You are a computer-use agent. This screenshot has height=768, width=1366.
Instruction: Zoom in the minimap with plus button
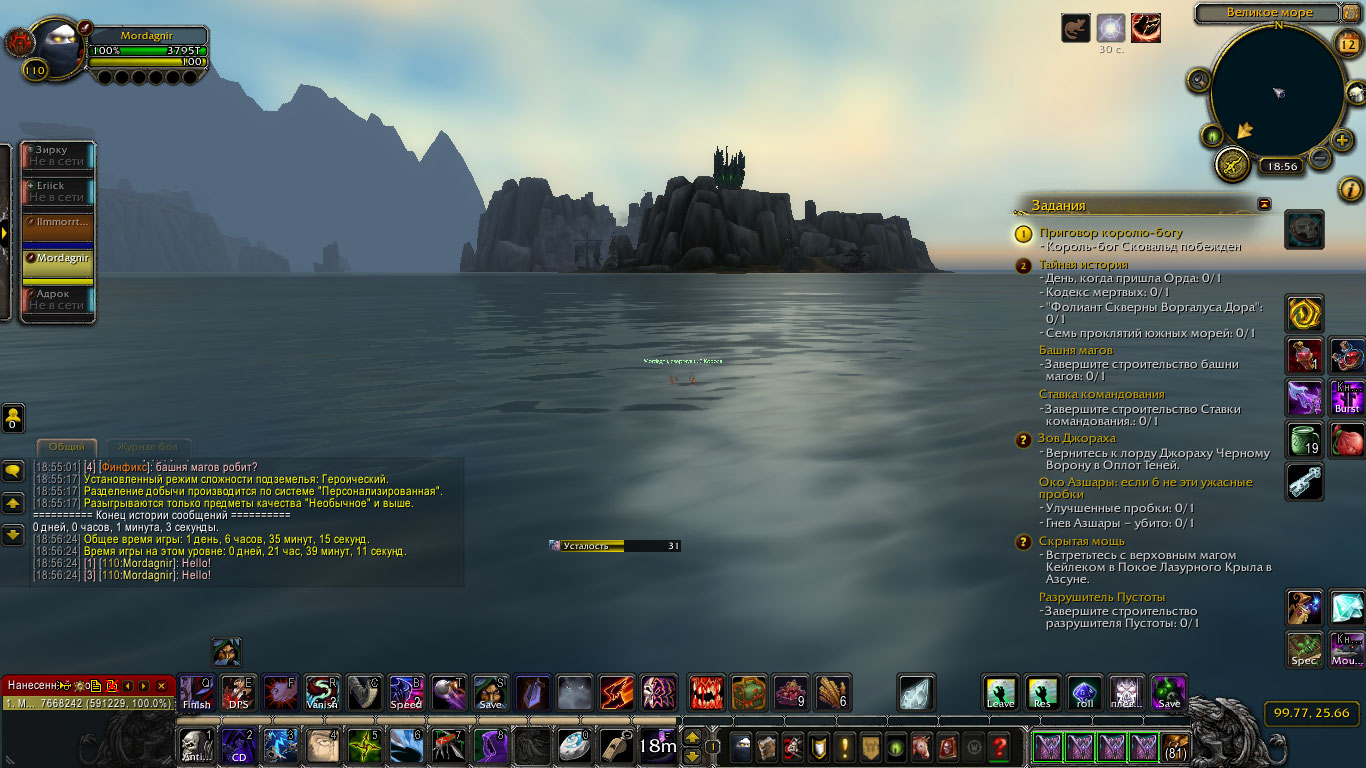coord(1343,140)
